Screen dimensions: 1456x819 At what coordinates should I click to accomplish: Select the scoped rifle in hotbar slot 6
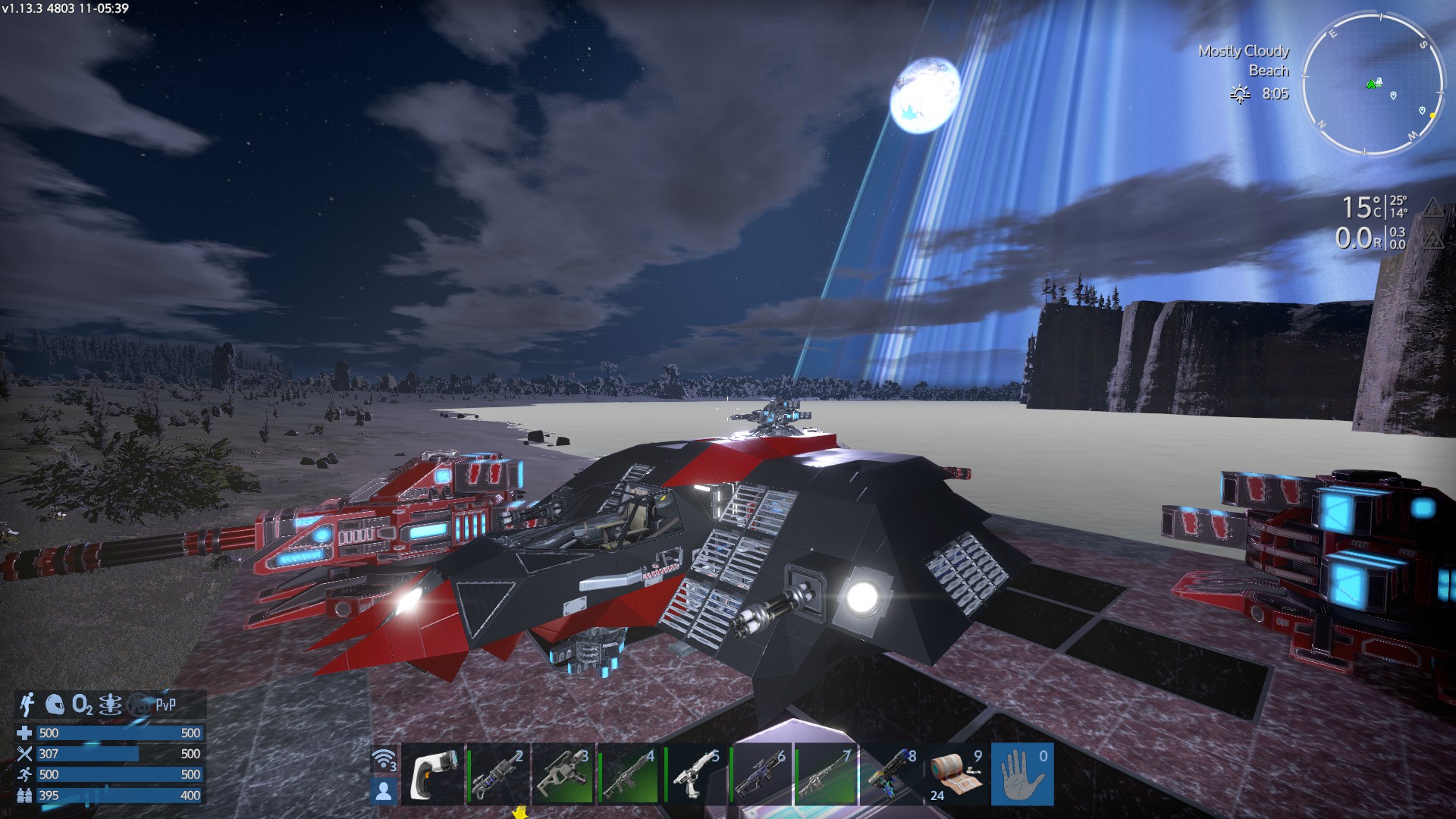coord(761,774)
